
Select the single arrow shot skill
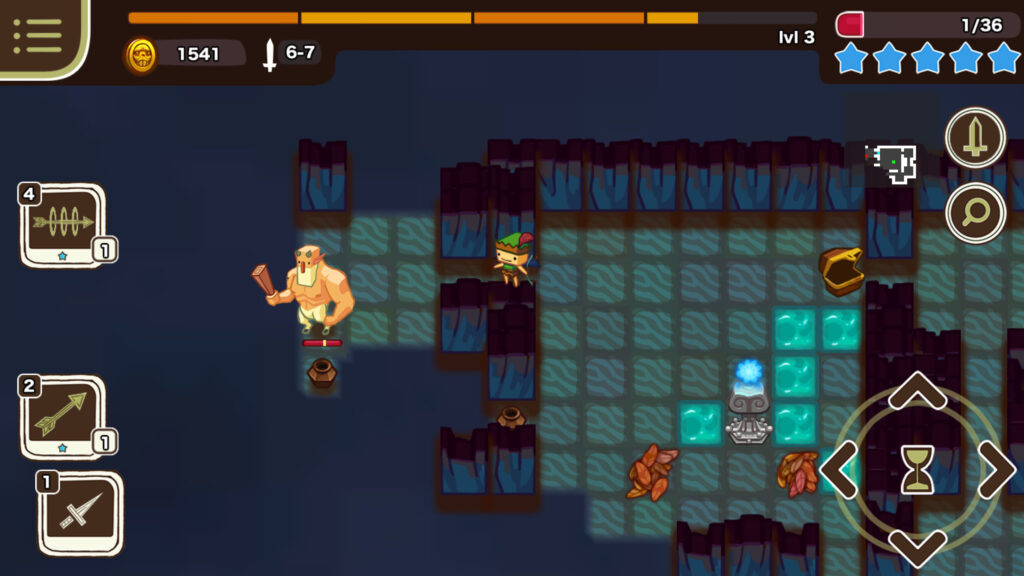(x=63, y=415)
